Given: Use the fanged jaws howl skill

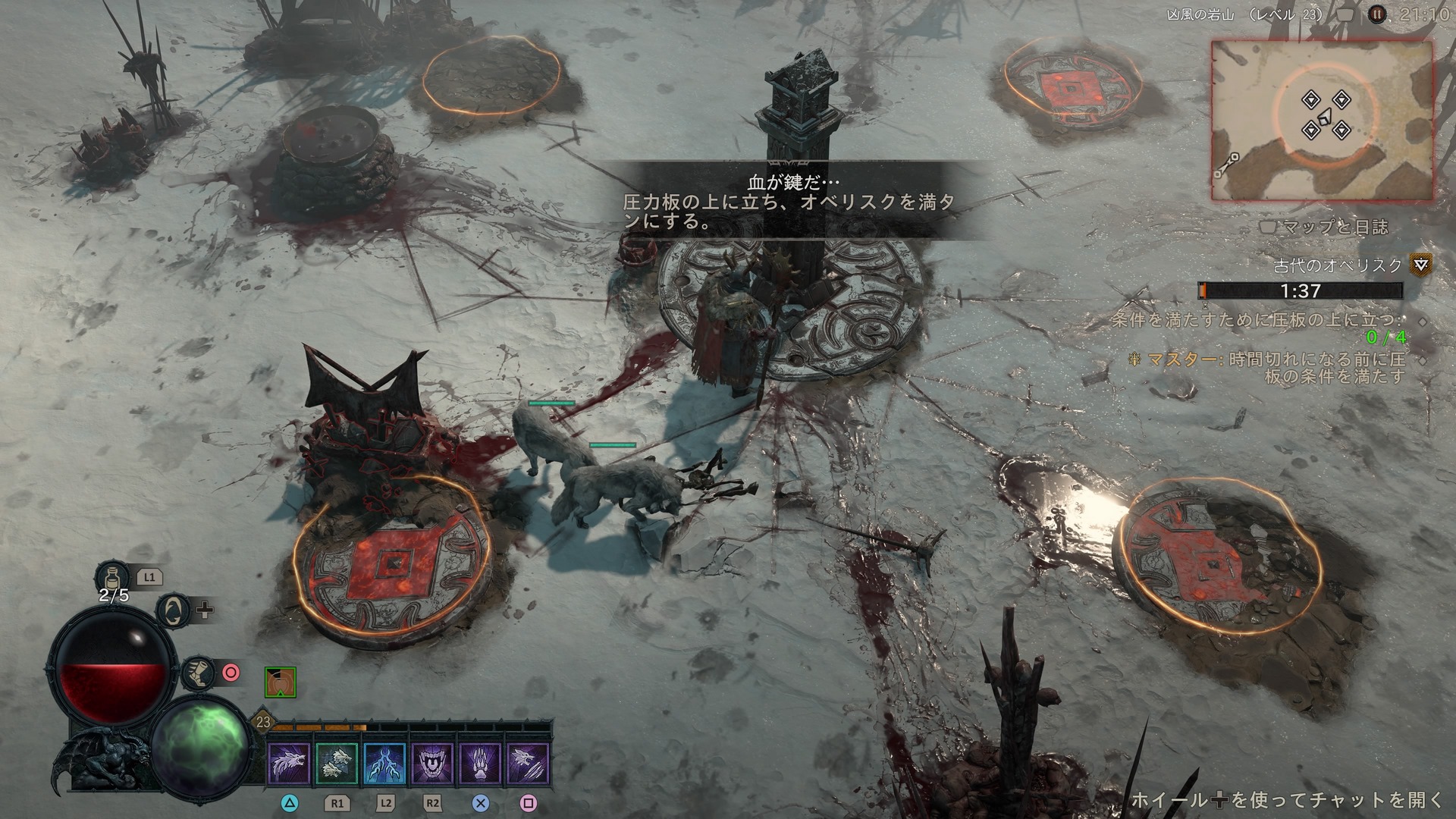Looking at the screenshot, I should click(x=433, y=763).
